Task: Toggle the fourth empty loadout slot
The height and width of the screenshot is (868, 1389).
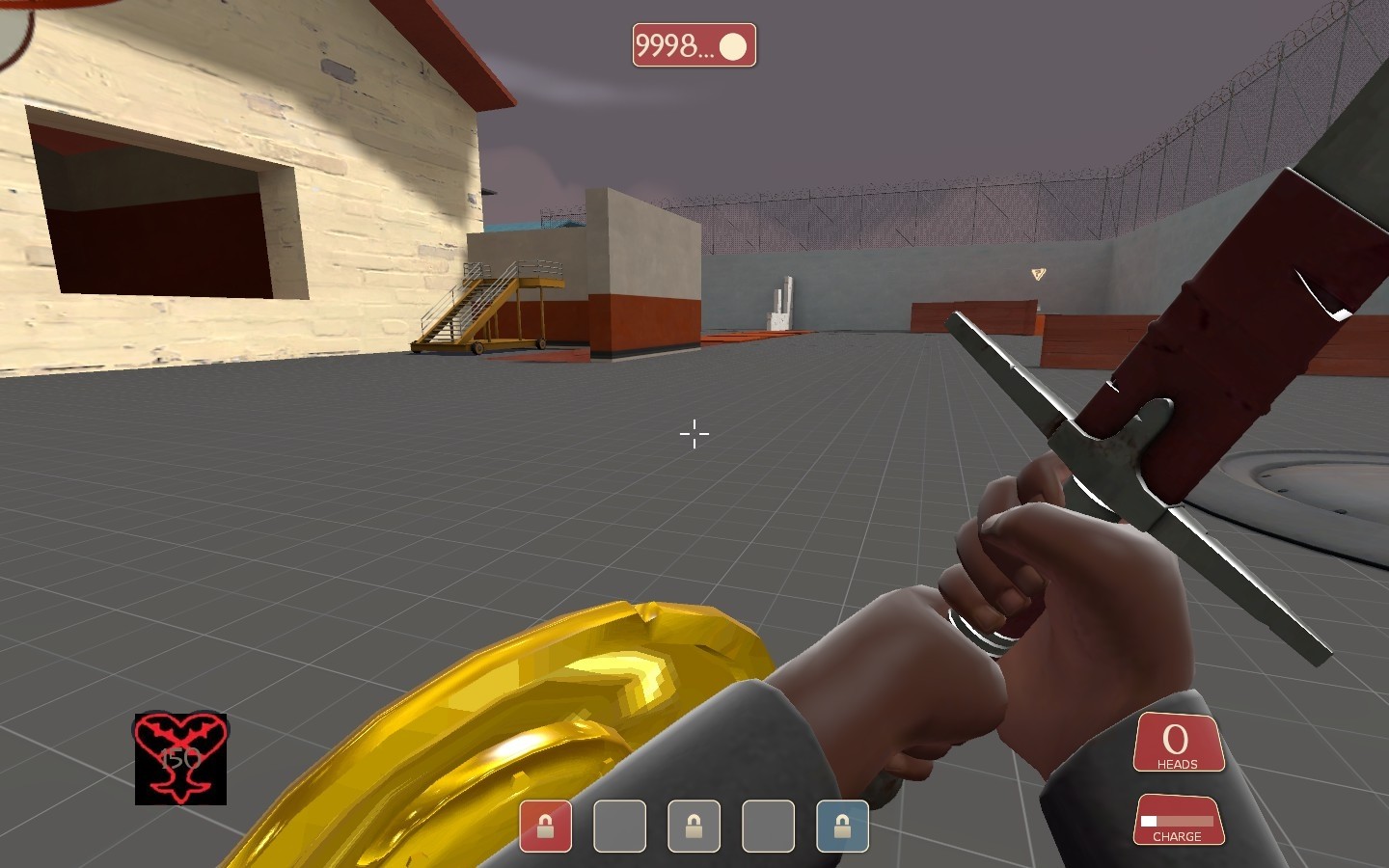Action: 768,827
